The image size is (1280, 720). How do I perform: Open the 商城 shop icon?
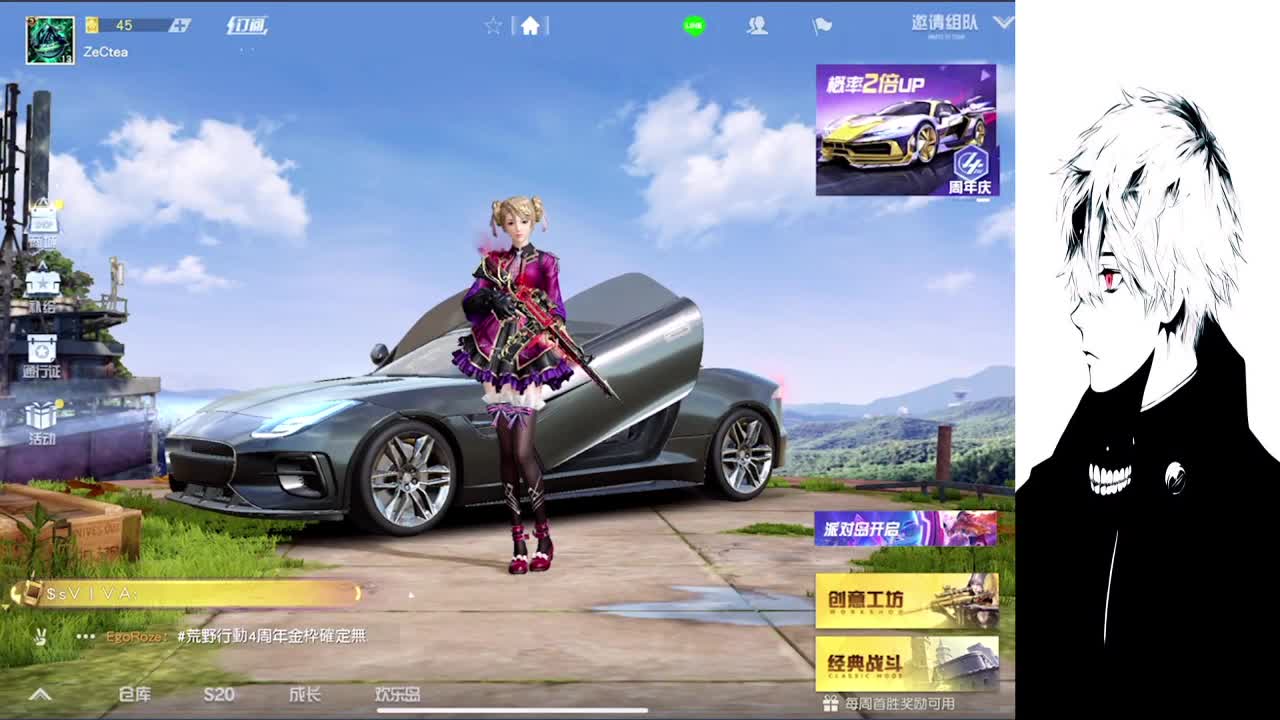pyautogui.click(x=42, y=222)
